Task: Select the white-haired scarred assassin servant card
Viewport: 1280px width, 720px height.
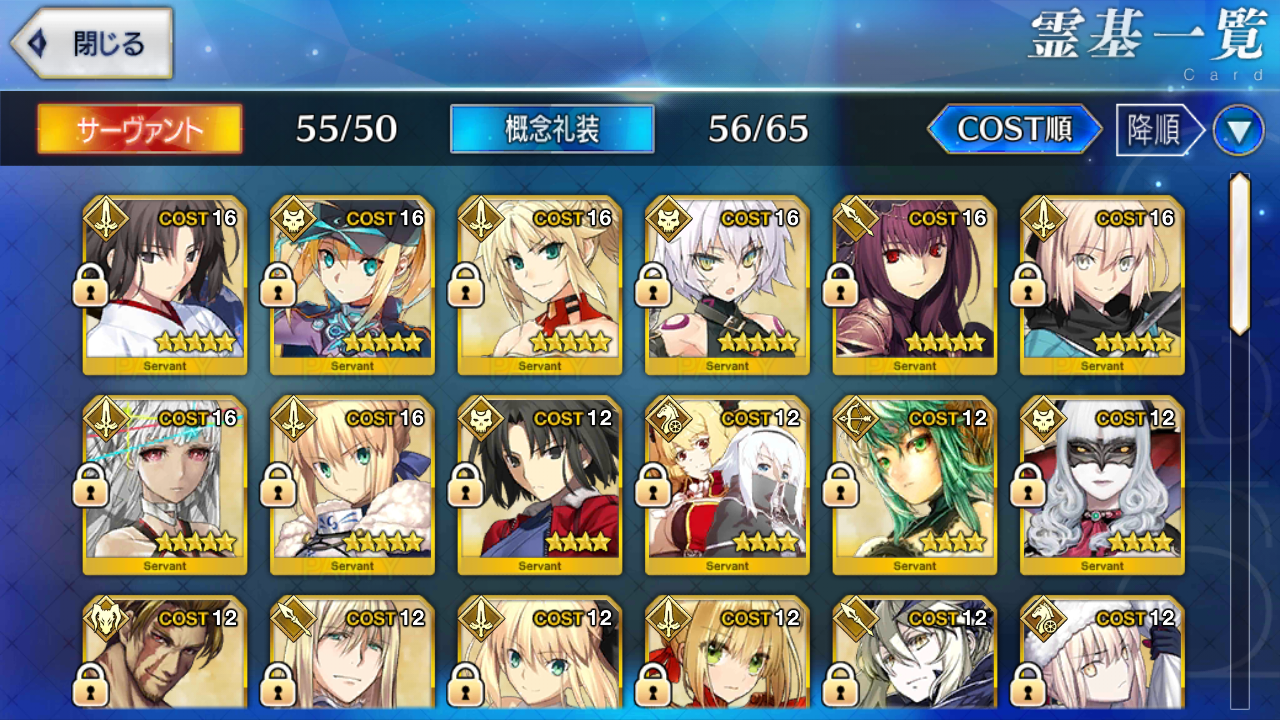Action: click(727, 285)
